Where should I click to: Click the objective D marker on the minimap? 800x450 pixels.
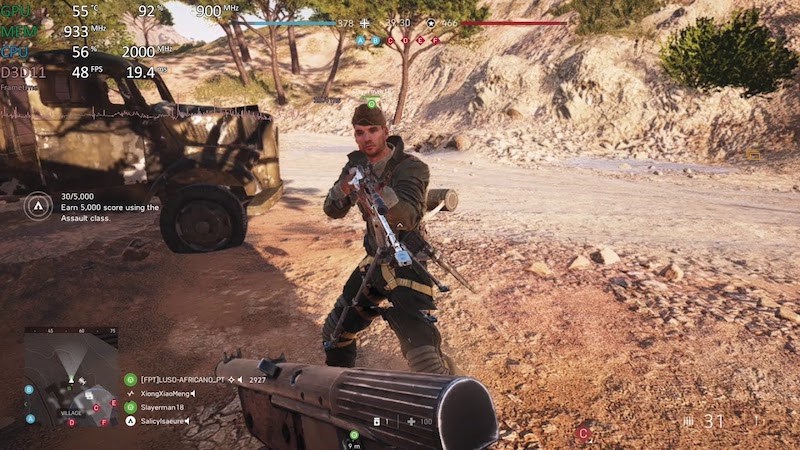tap(71, 422)
